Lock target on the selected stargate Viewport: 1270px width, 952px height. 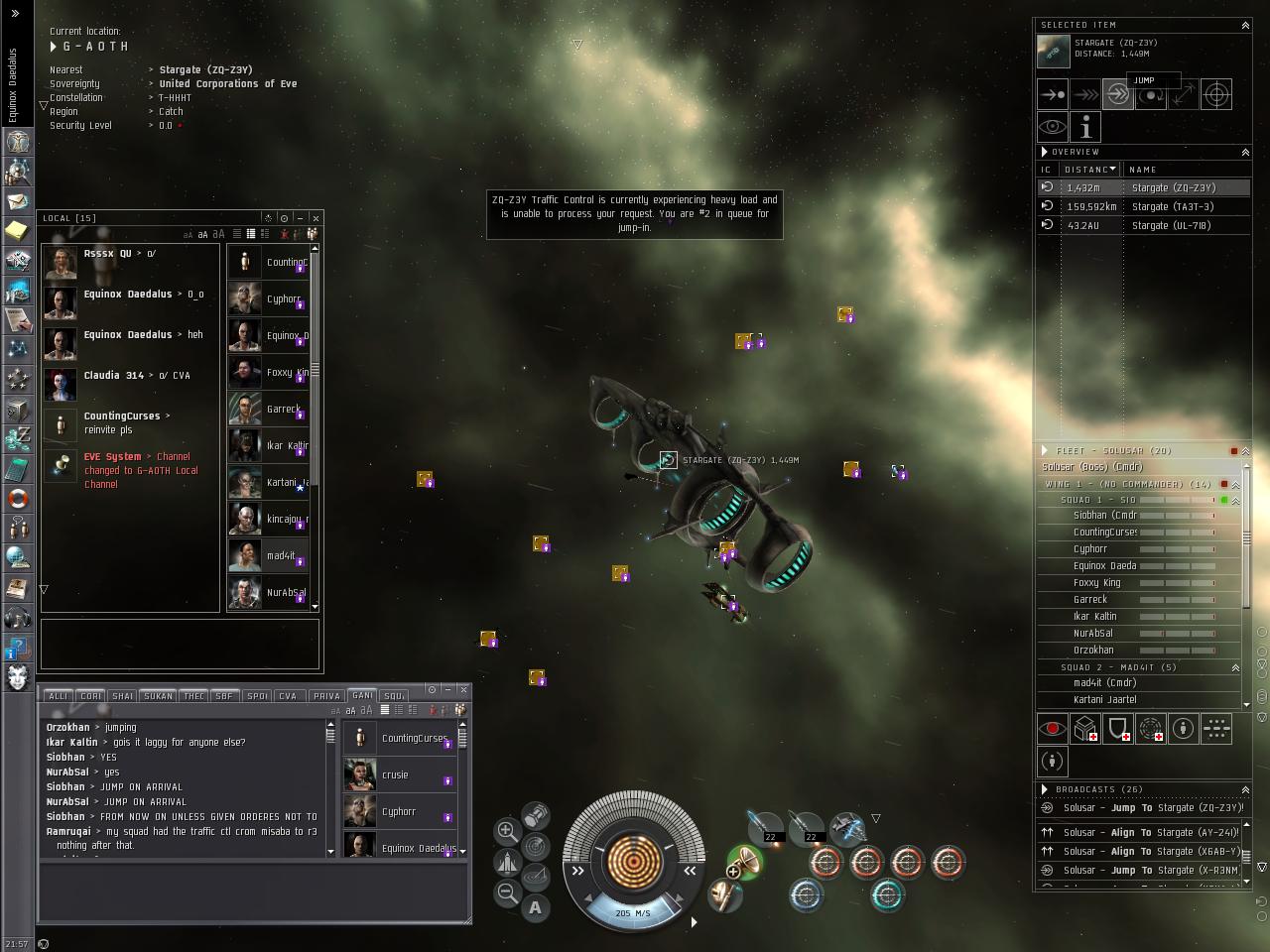point(1216,95)
